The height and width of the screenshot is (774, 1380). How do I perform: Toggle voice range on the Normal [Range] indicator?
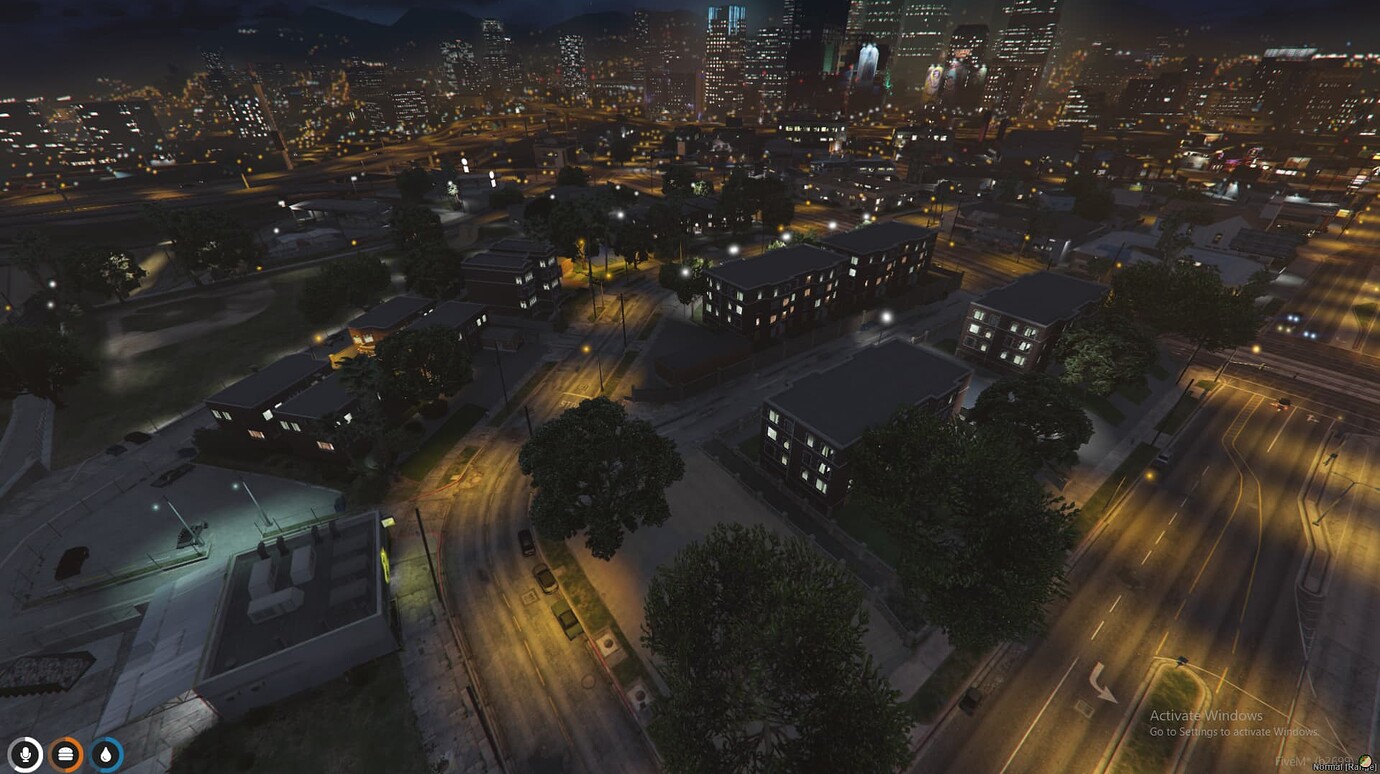(1340, 766)
